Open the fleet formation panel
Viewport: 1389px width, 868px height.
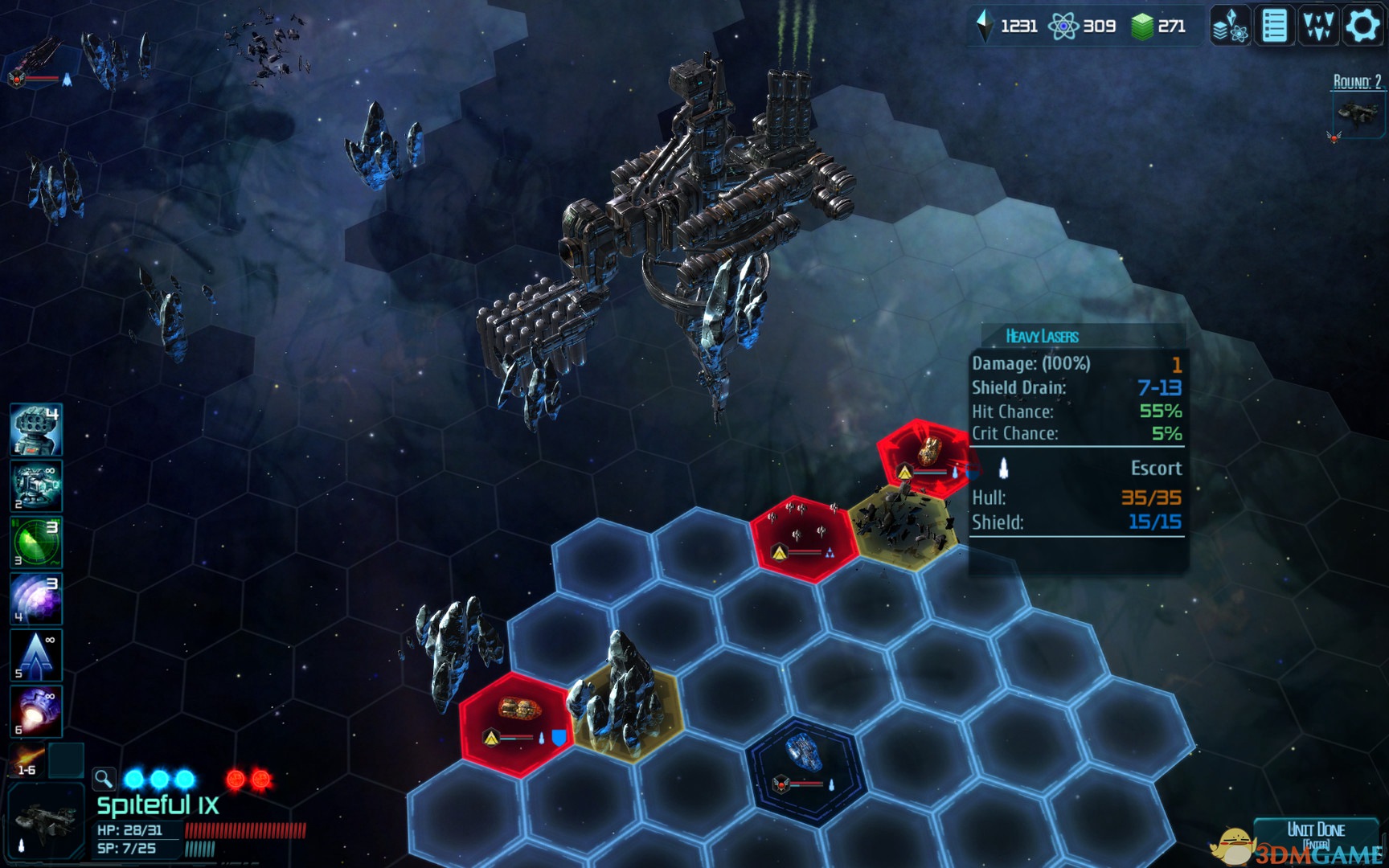click(x=1318, y=26)
